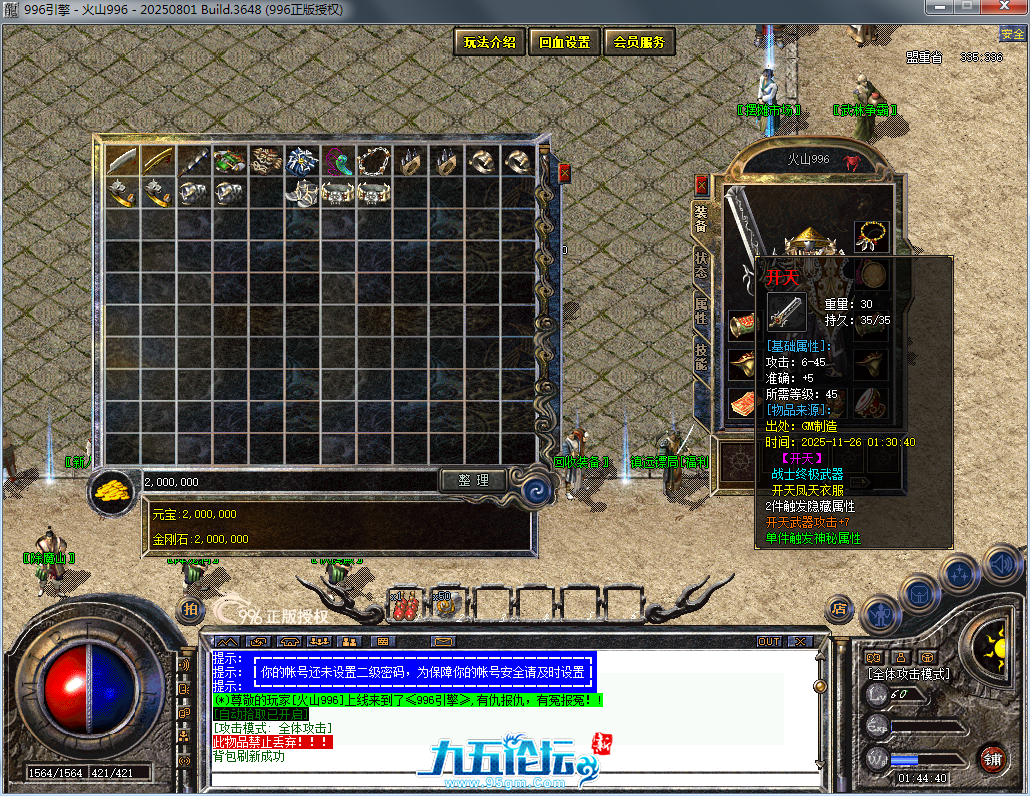Select the broad cleaver blade in the bag
Viewport: 1030px width, 796px height.
[123, 161]
